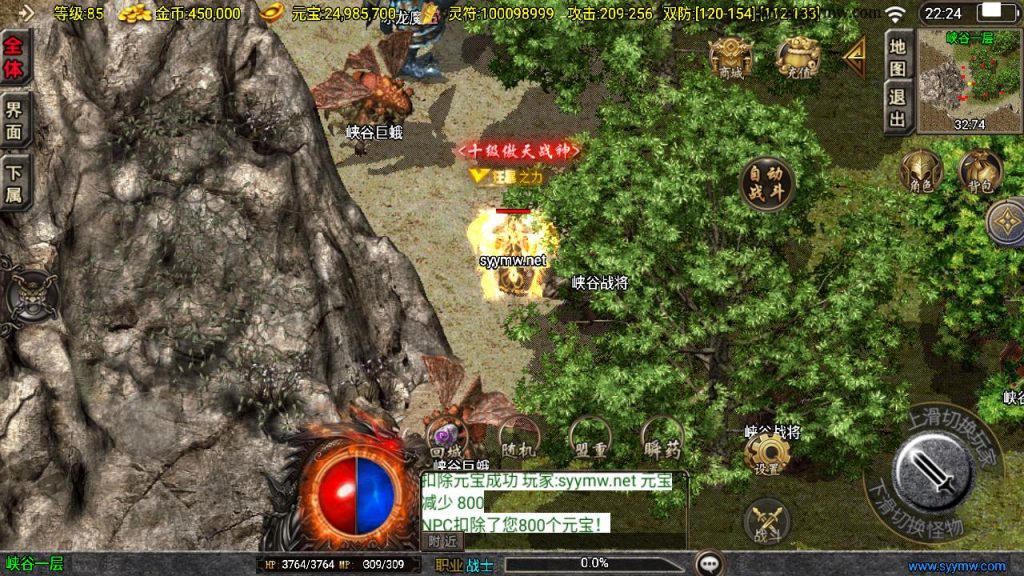Viewport: 1024px width, 576px height.
Task: Switch to the 界面 tab
Action: coord(15,121)
